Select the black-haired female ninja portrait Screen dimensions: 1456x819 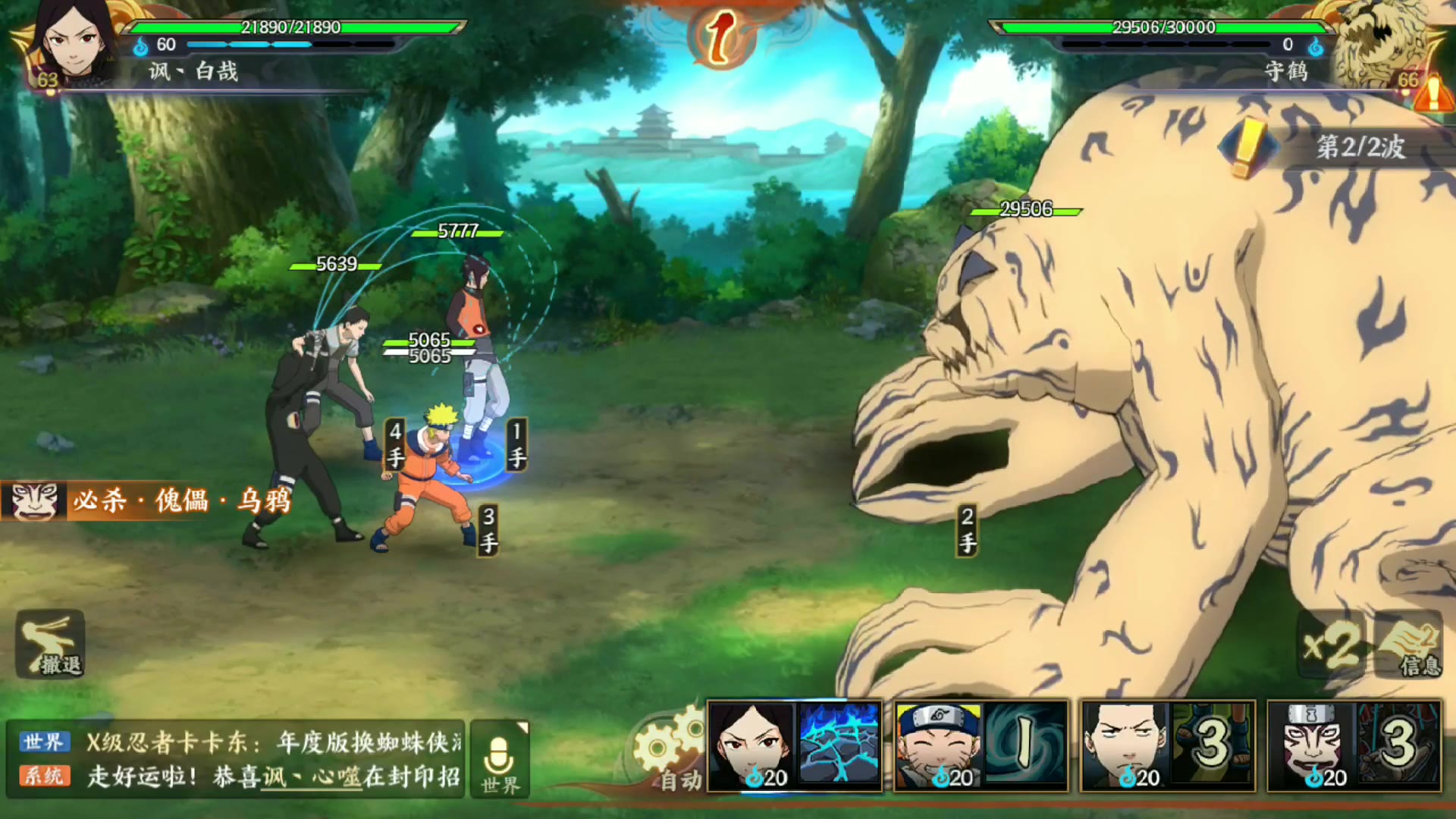[752, 745]
